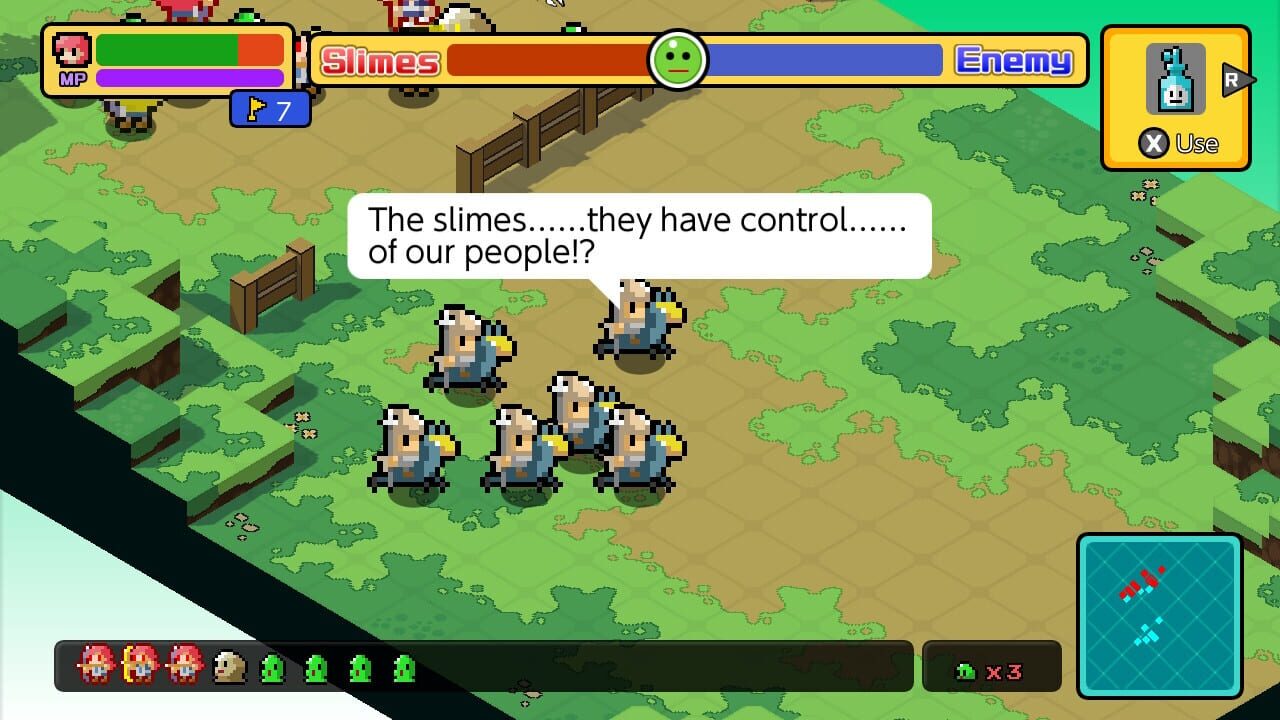The image size is (1280, 720).
Task: Click the face emblem on the battle gauge
Action: click(678, 60)
